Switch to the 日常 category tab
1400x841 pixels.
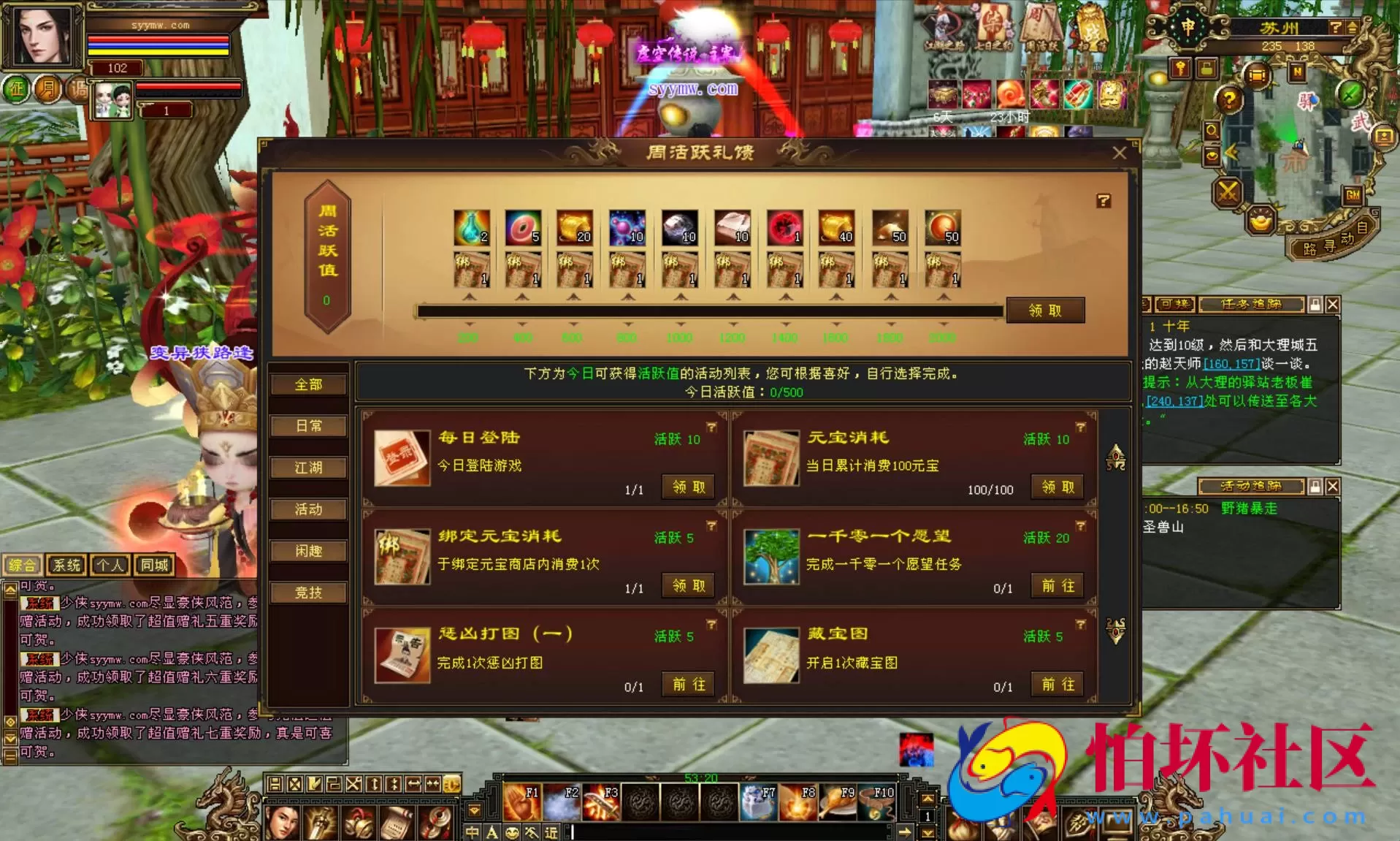[x=308, y=425]
